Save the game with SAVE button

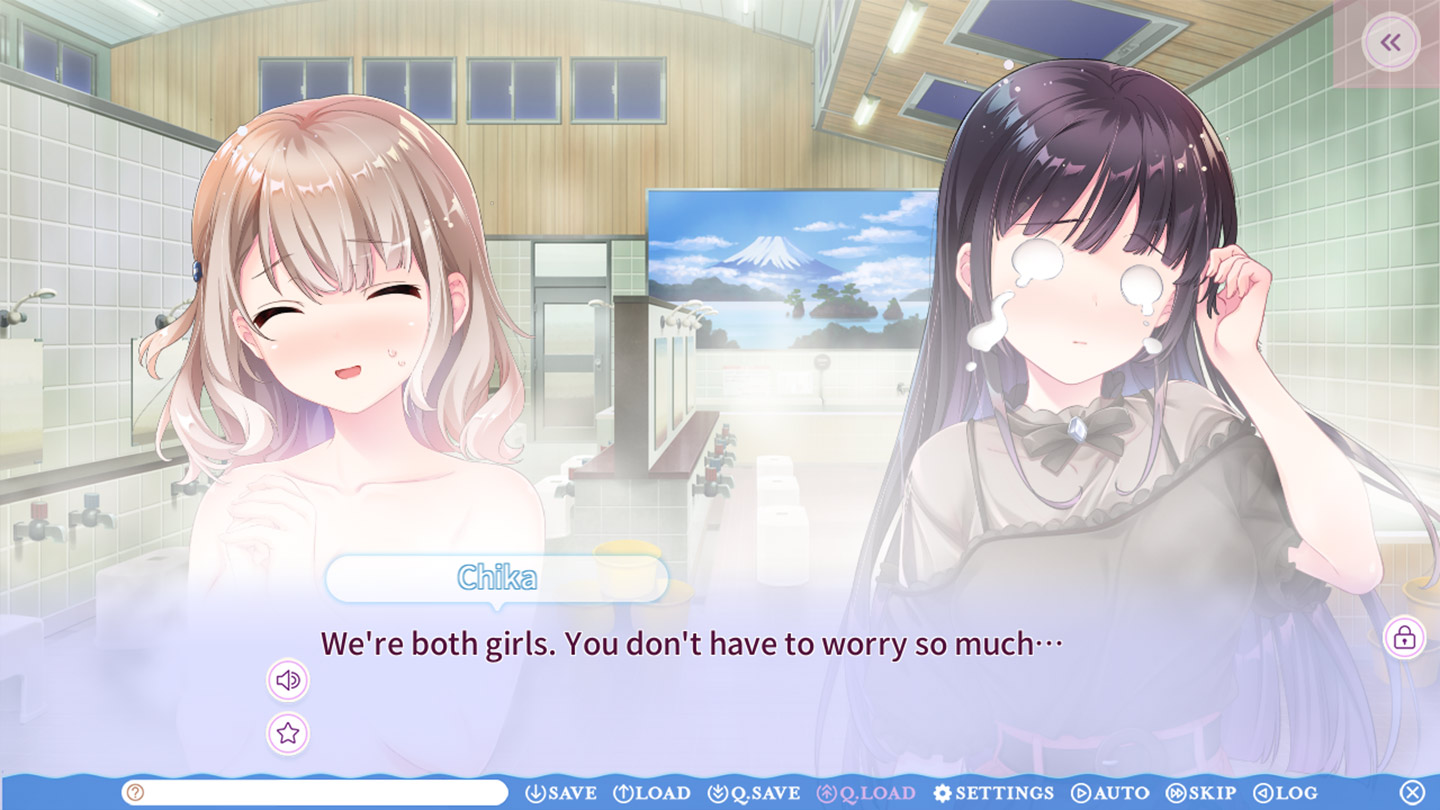[561, 793]
